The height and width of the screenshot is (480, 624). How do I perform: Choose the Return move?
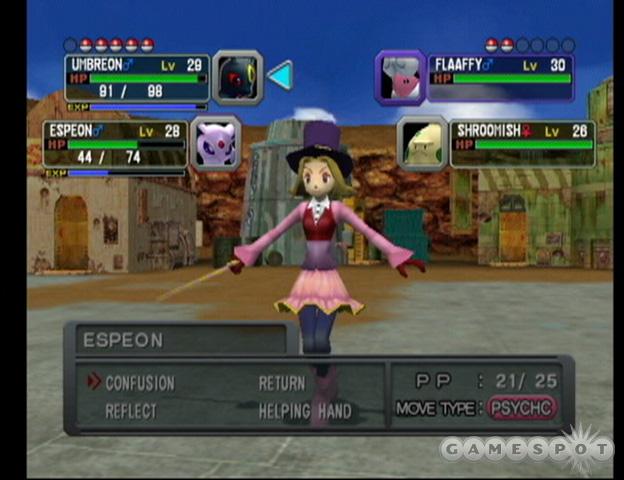point(282,383)
